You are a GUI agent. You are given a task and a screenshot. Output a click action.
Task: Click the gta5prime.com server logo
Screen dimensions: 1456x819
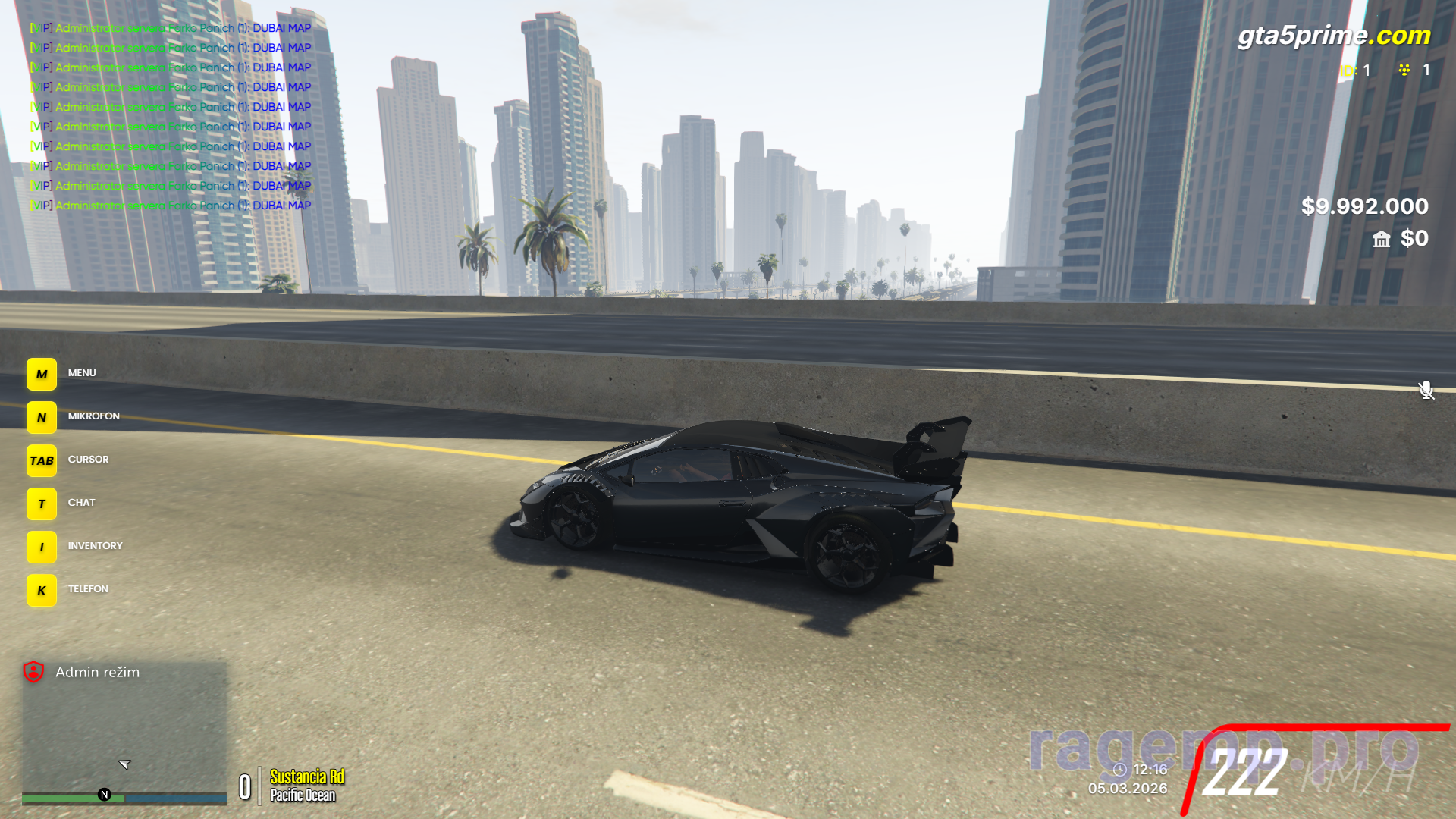(1333, 35)
